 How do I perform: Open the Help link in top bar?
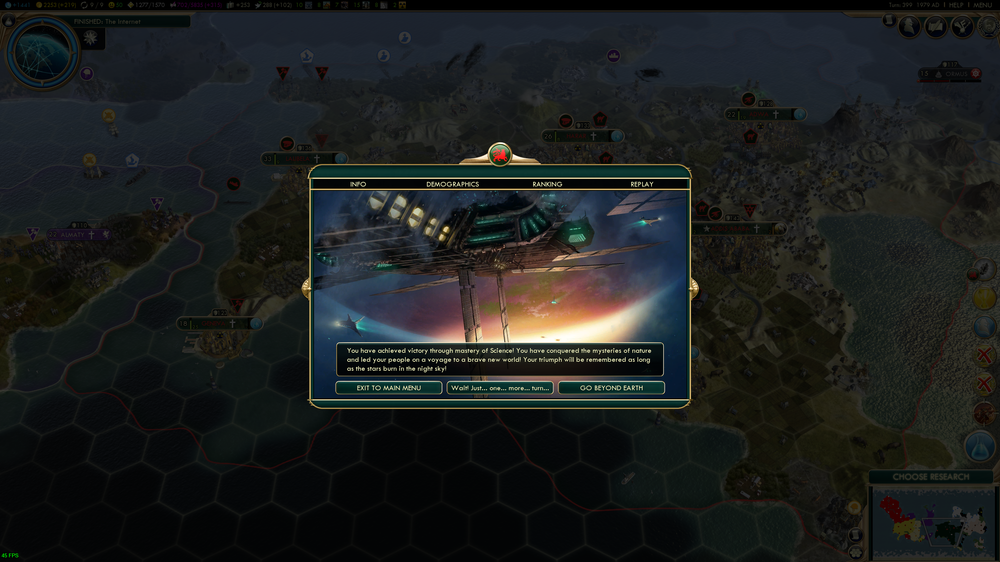coord(954,5)
